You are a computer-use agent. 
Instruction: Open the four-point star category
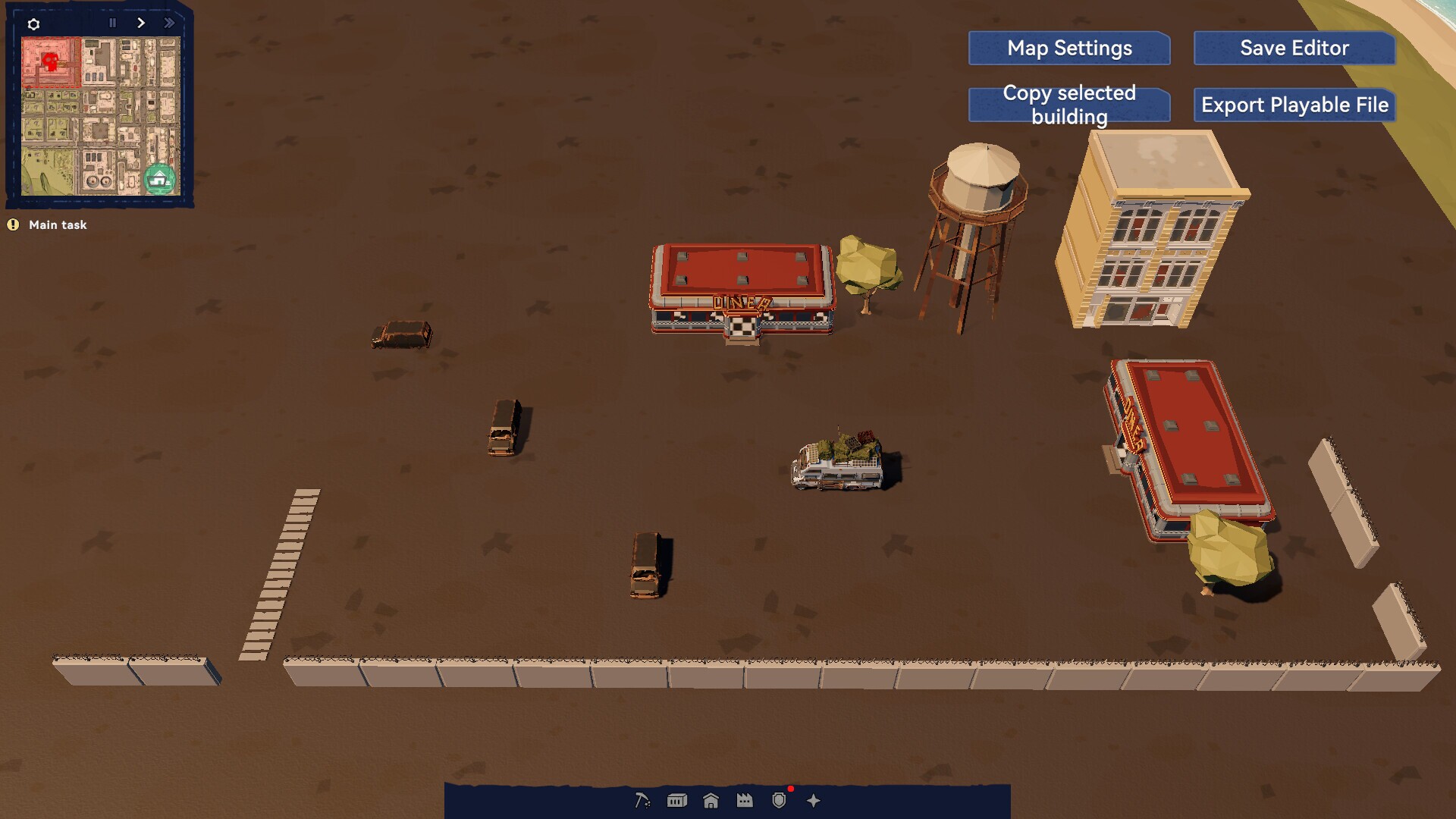point(814,800)
